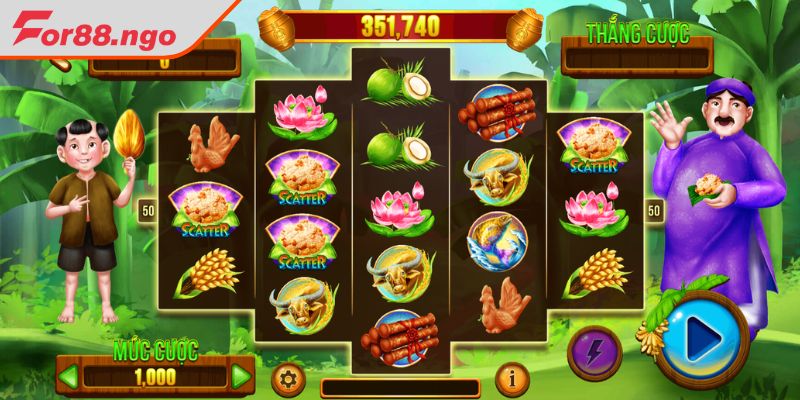Activate the purple lightning turbo button
The width and height of the screenshot is (800, 400).
pos(594,352)
